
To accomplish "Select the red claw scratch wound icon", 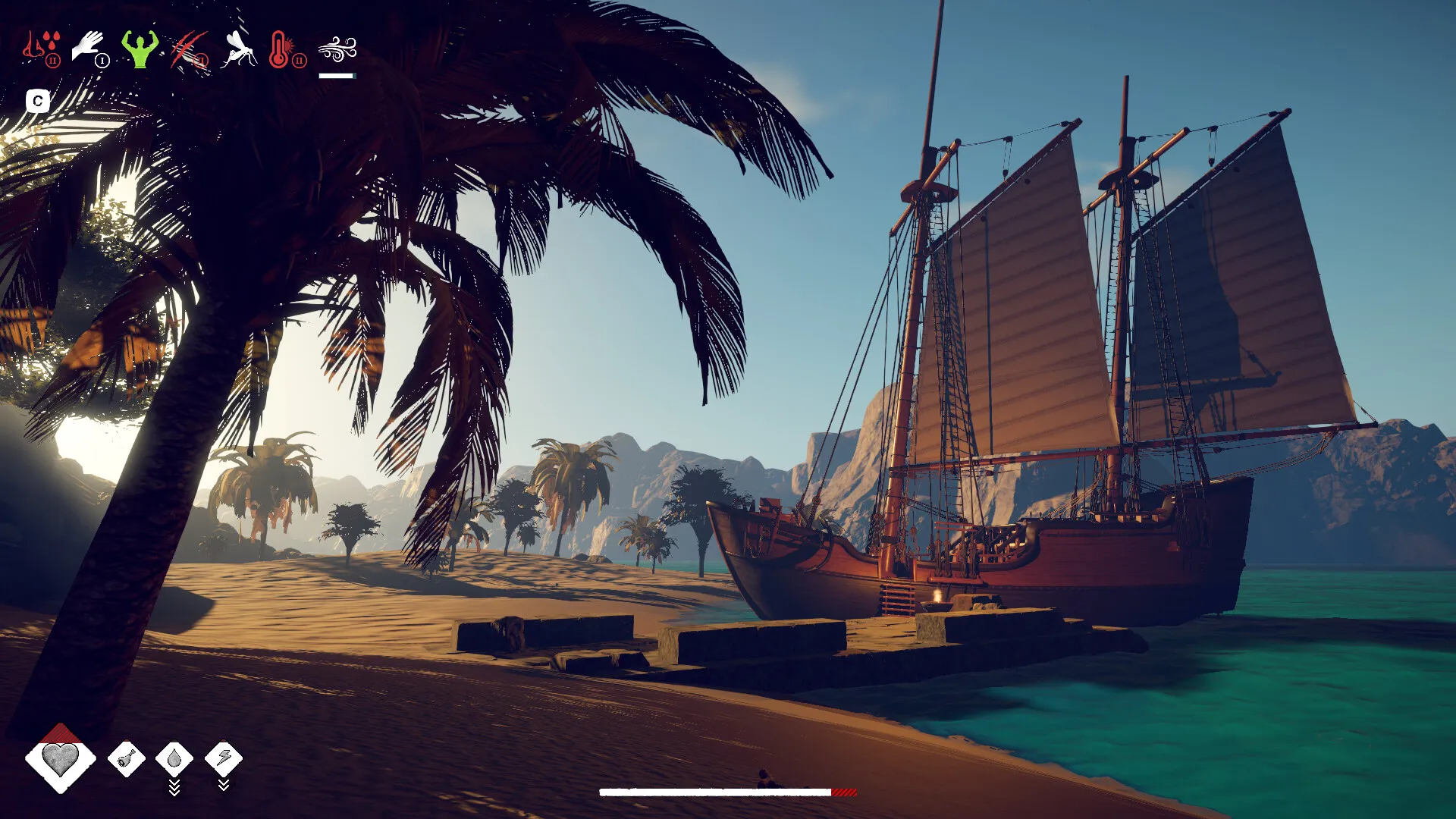I will (x=190, y=50).
